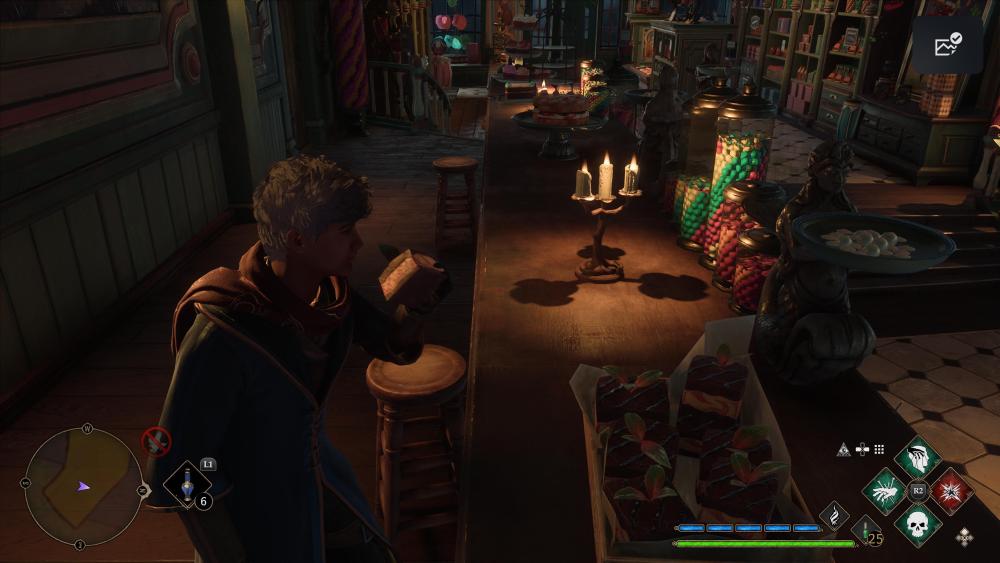Click the nine-dot grid icon
Viewport: 1000px width, 563px height.
(x=879, y=450)
